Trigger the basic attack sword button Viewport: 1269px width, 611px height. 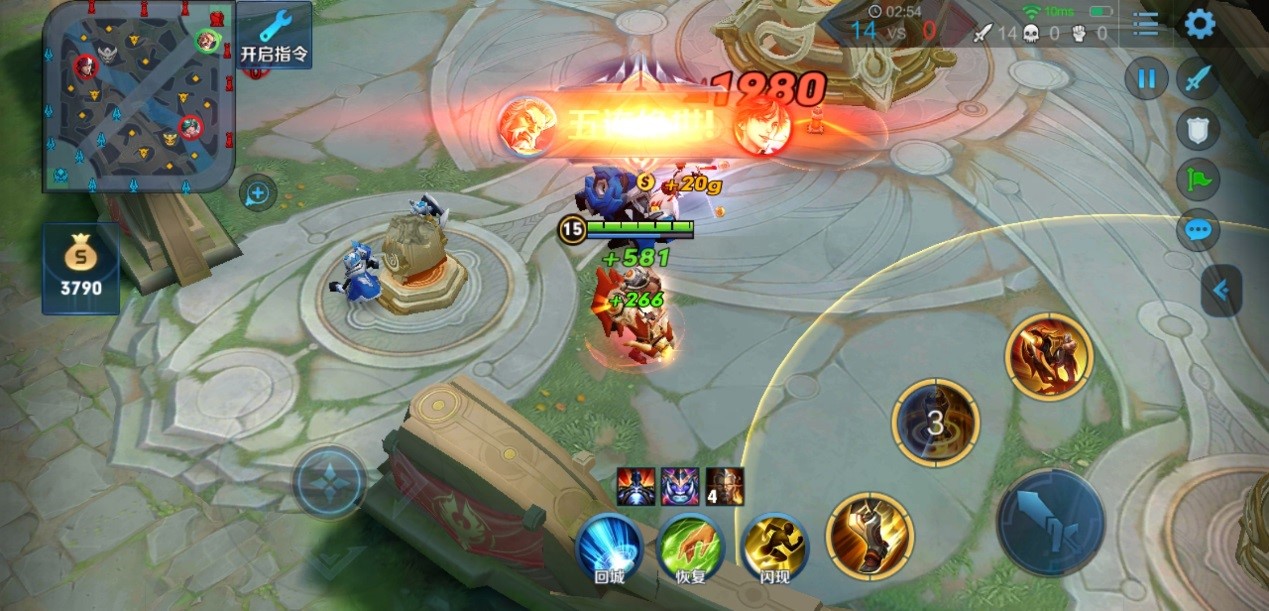tap(1050, 522)
